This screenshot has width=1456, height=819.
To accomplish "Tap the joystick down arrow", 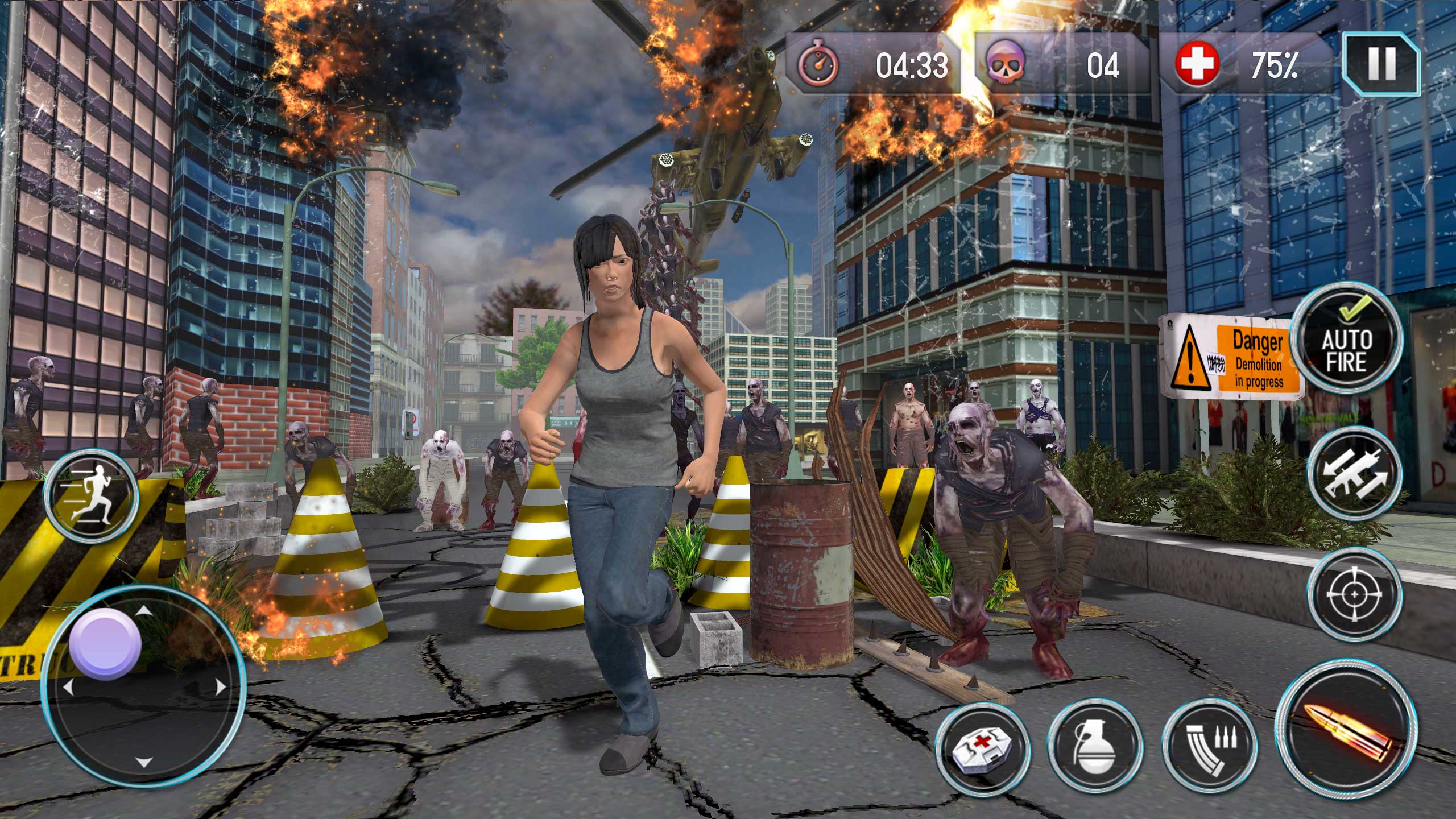I will point(144,763).
